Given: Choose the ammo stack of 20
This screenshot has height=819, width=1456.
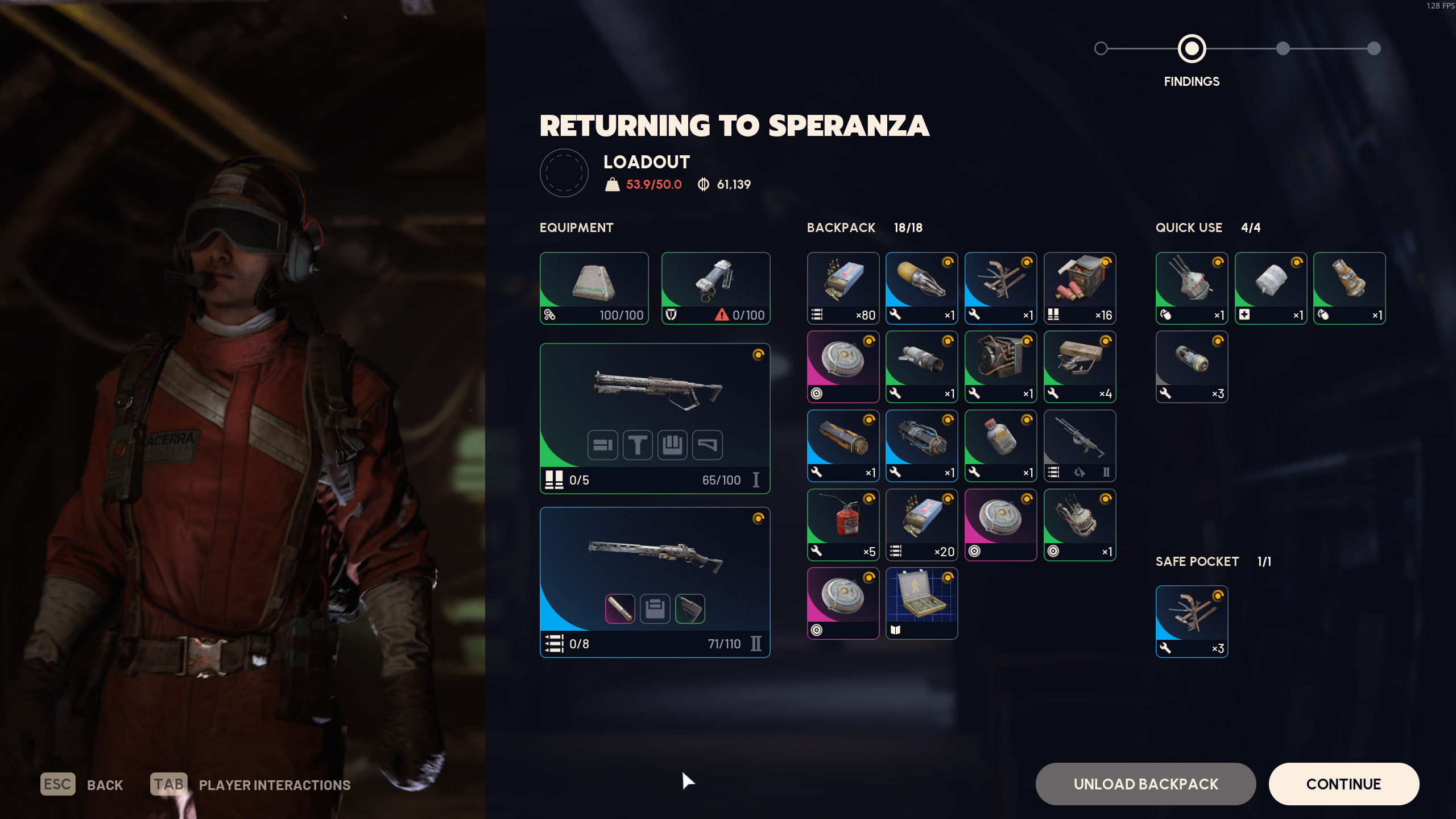Looking at the screenshot, I should click(921, 524).
